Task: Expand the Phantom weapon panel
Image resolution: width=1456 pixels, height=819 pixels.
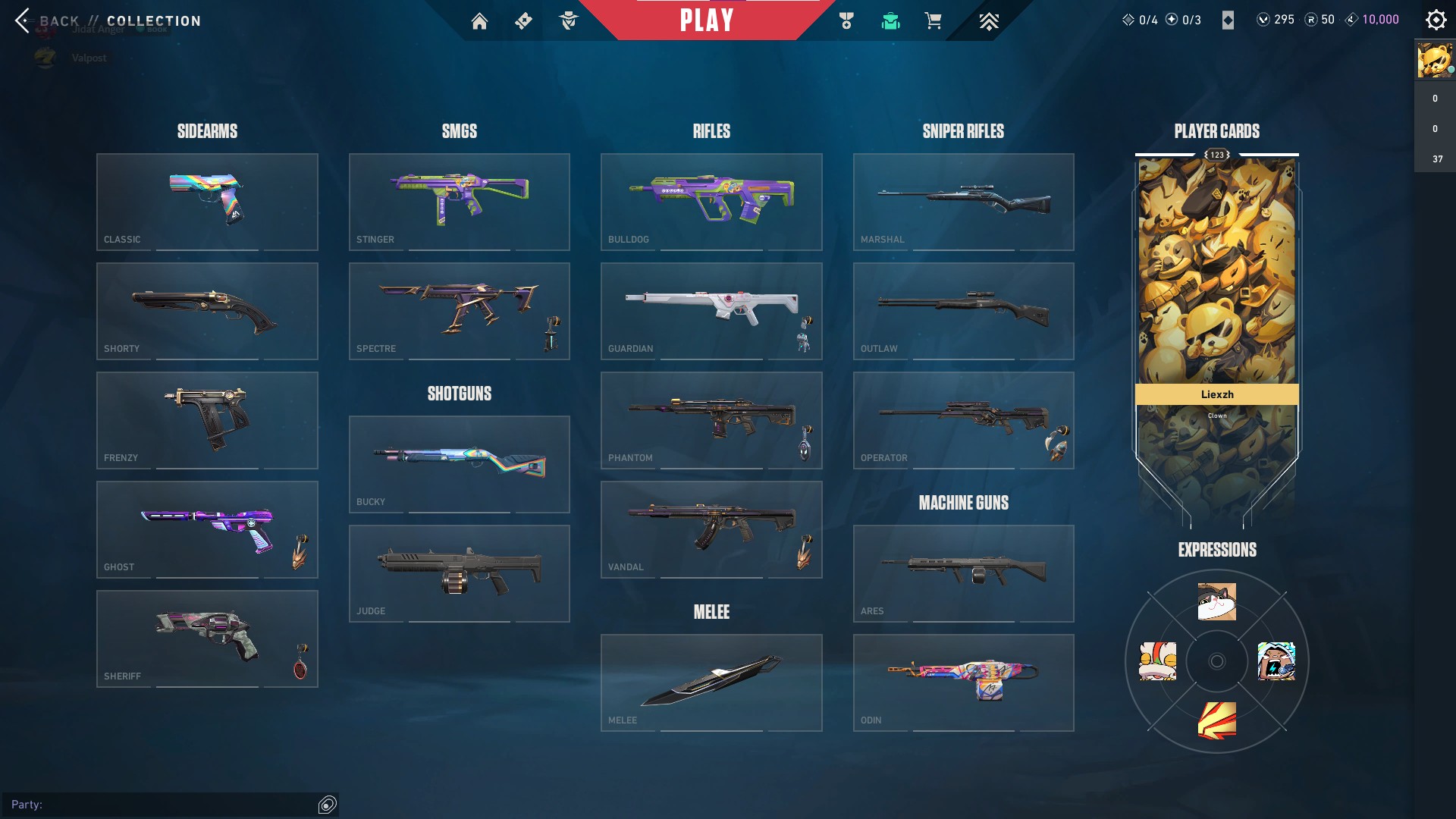Action: (x=711, y=420)
